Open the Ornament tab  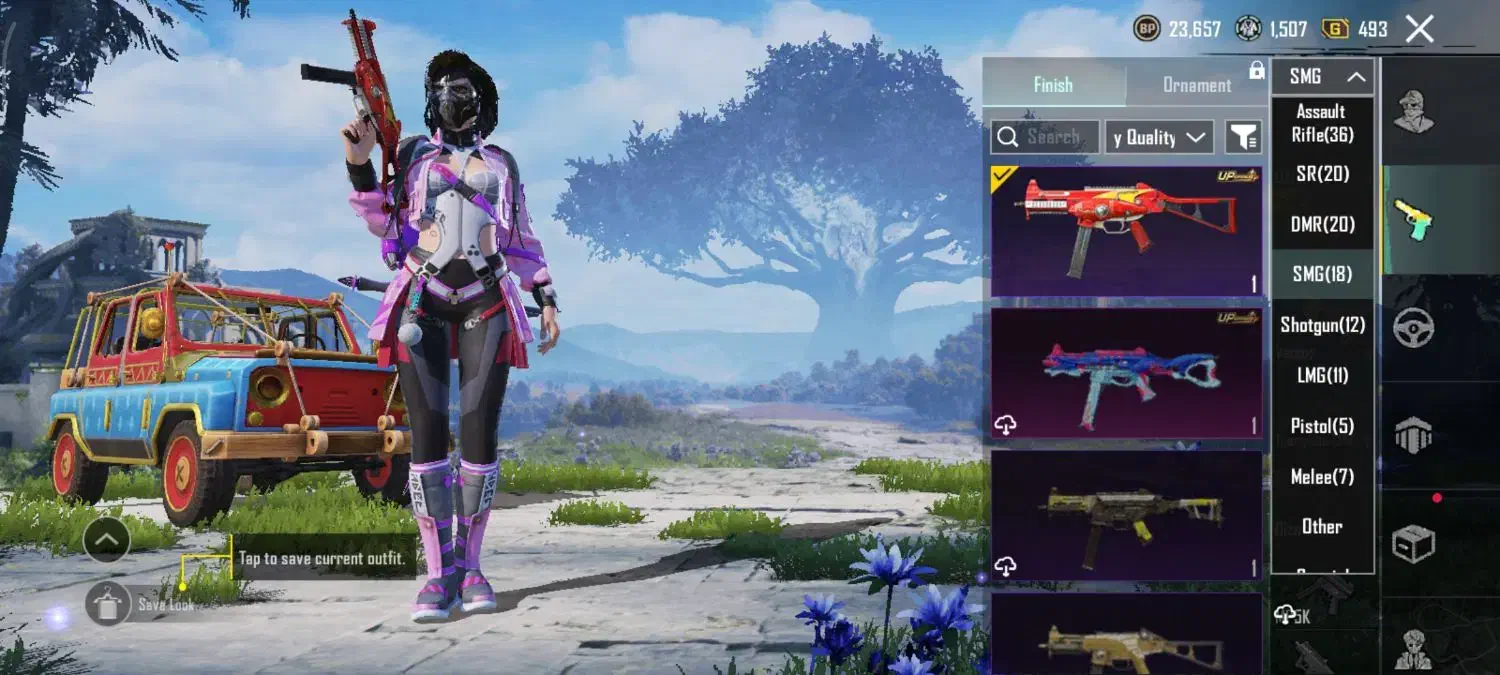coord(1196,85)
